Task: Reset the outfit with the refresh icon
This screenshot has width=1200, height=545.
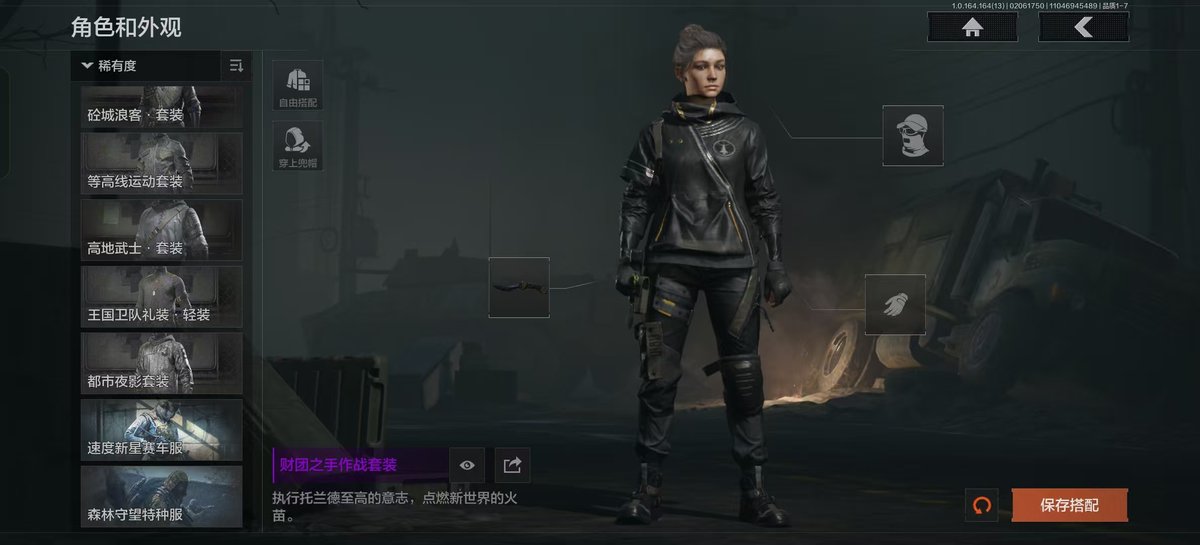Action: (981, 505)
